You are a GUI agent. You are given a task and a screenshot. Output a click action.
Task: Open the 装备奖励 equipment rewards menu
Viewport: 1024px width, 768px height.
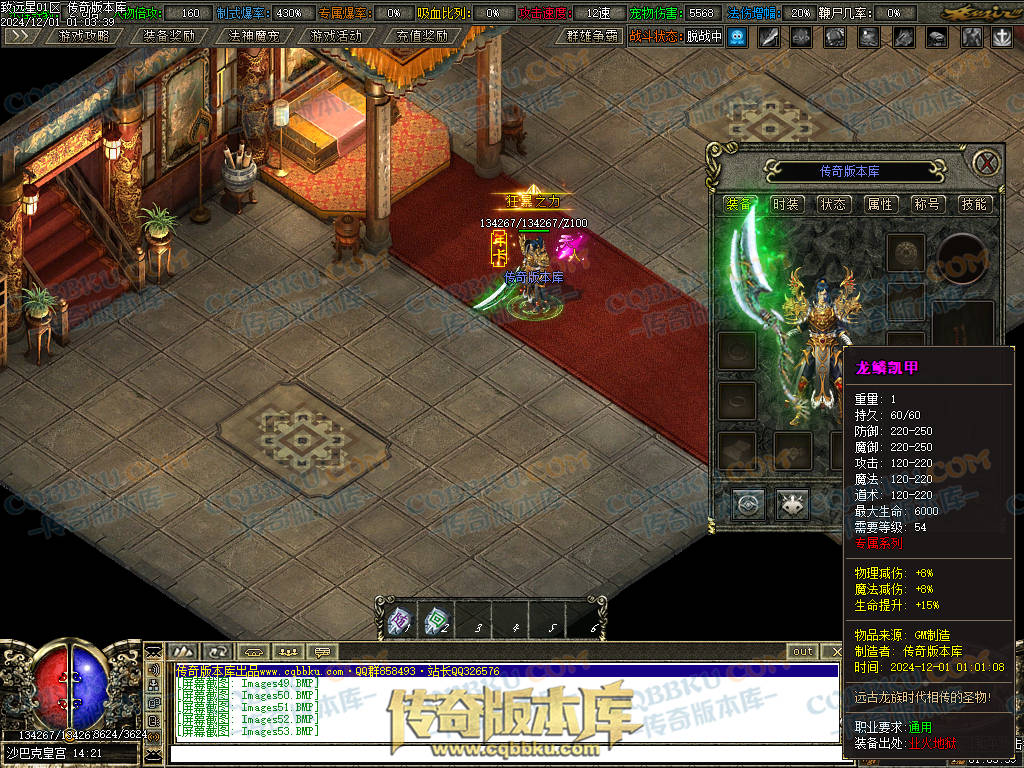click(x=168, y=36)
